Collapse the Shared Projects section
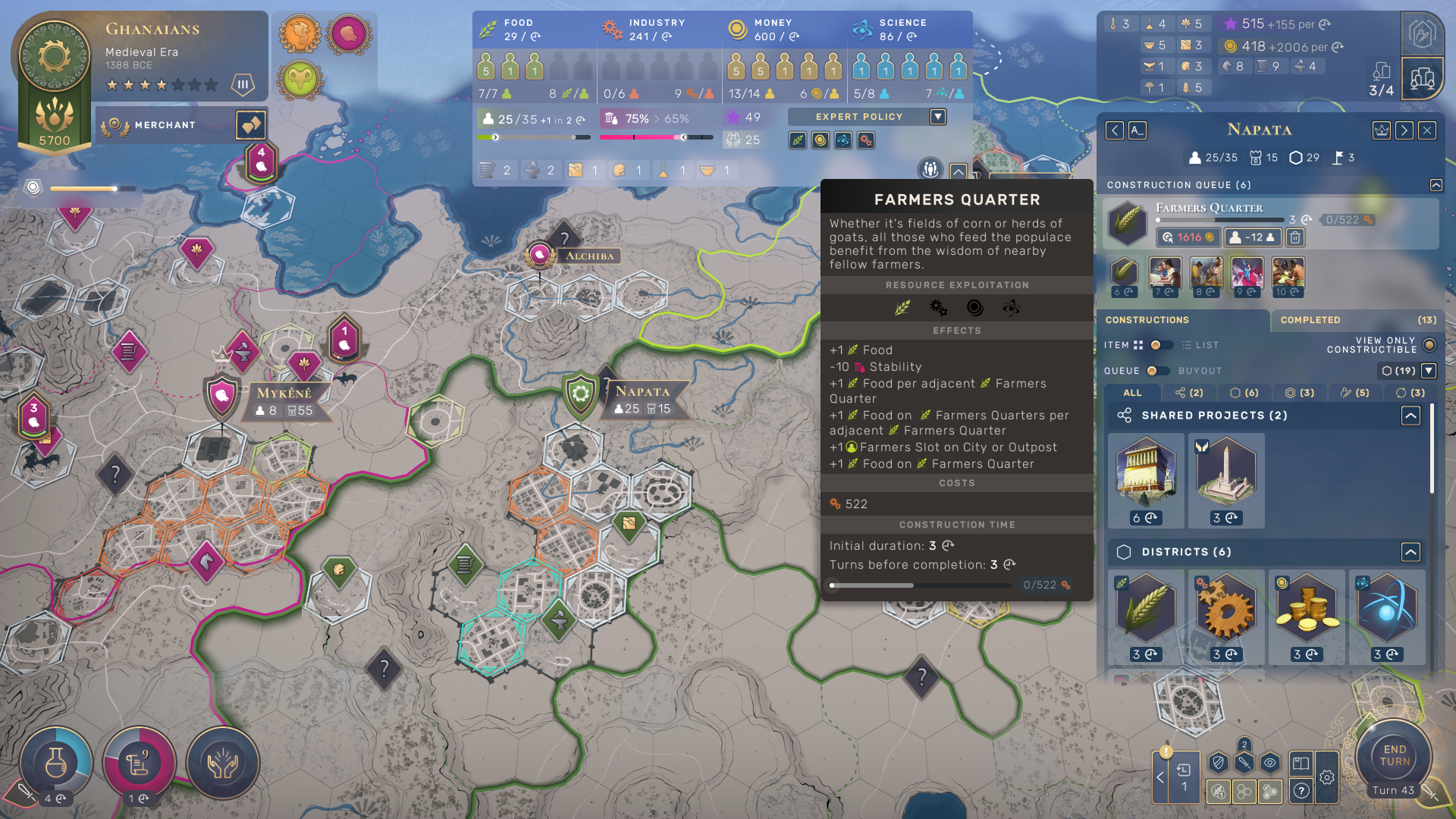This screenshot has width=1456, height=819. [x=1410, y=416]
